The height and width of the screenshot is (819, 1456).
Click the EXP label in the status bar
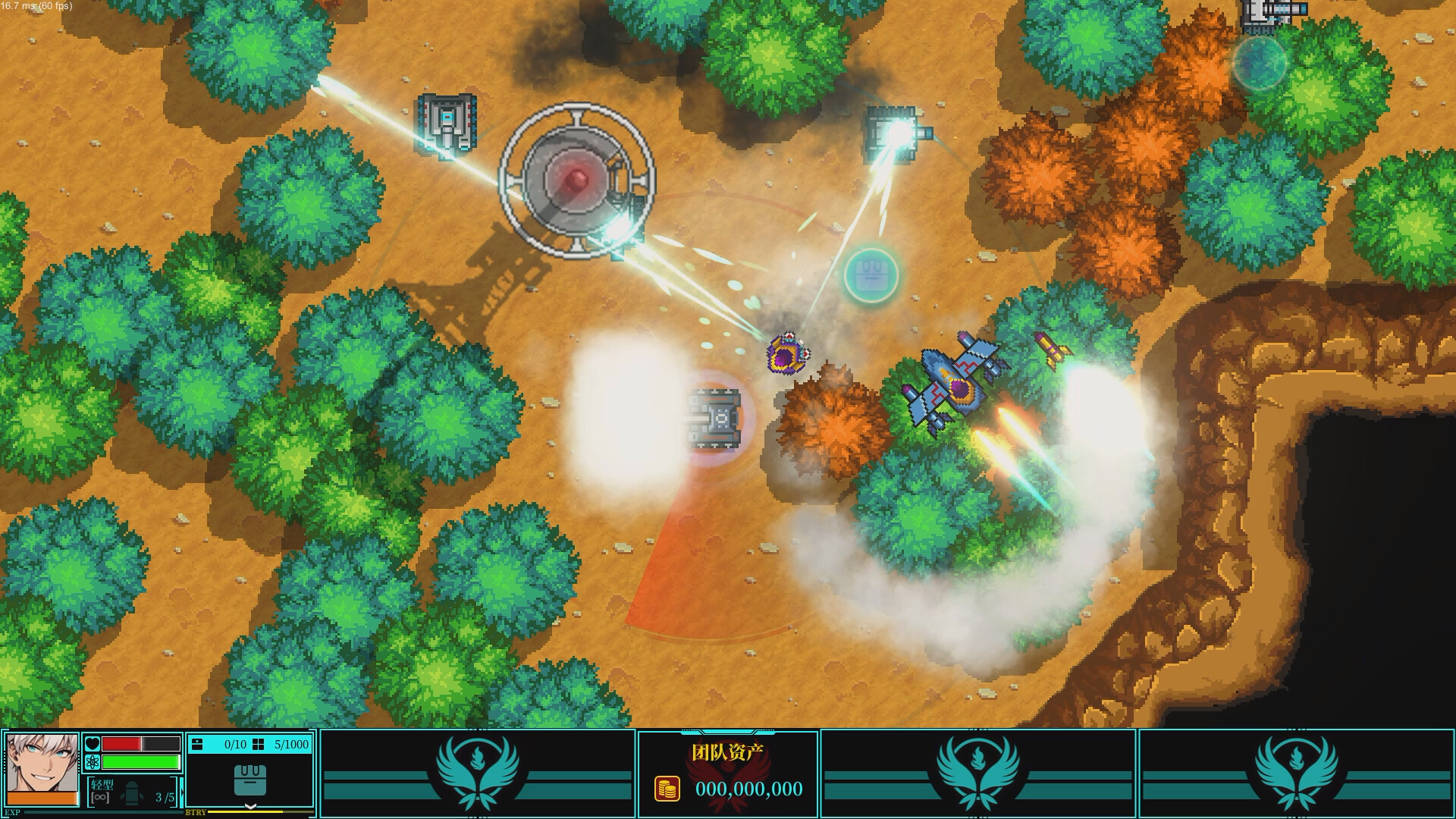(x=12, y=811)
